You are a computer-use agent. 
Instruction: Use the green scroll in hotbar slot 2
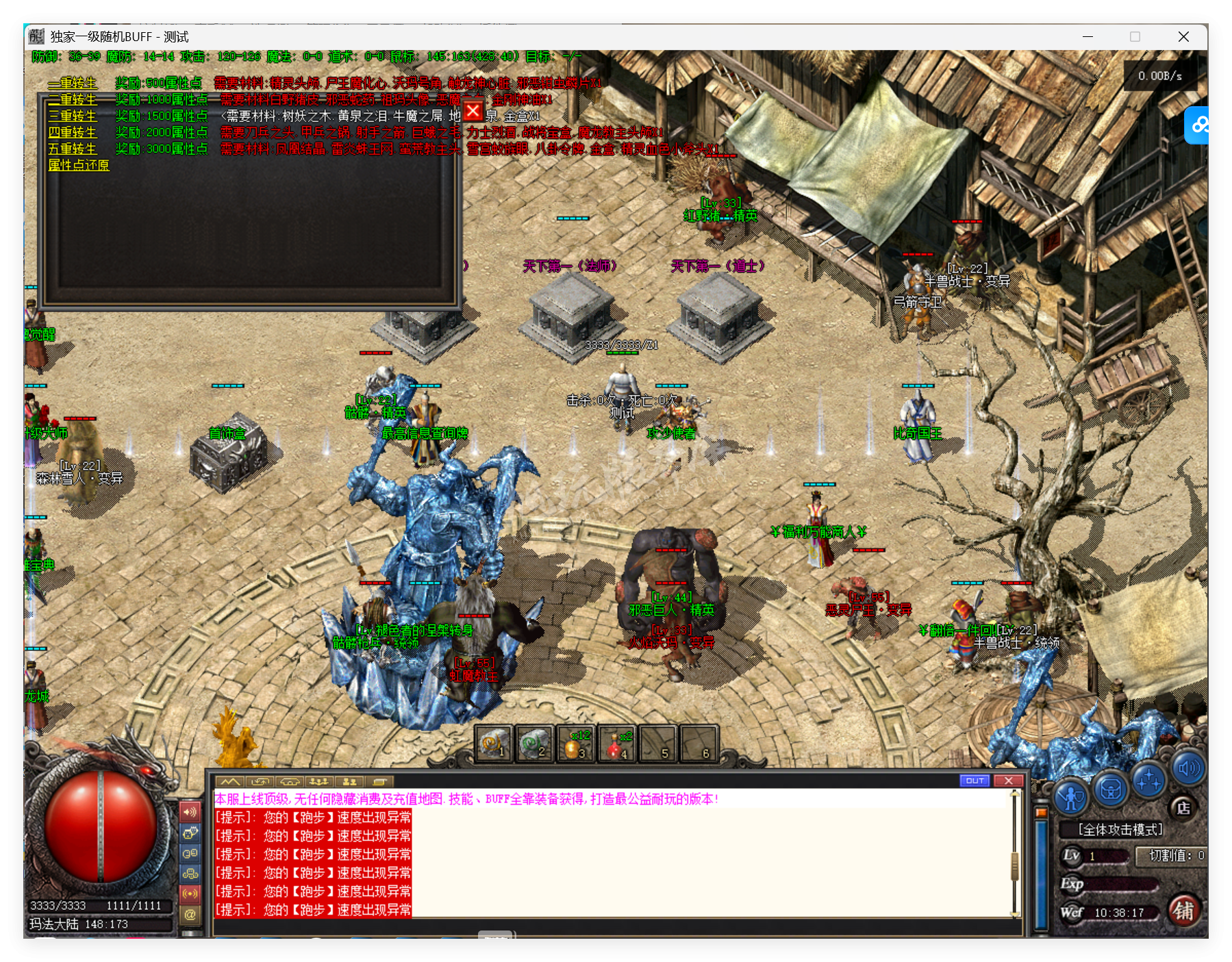coord(534,744)
